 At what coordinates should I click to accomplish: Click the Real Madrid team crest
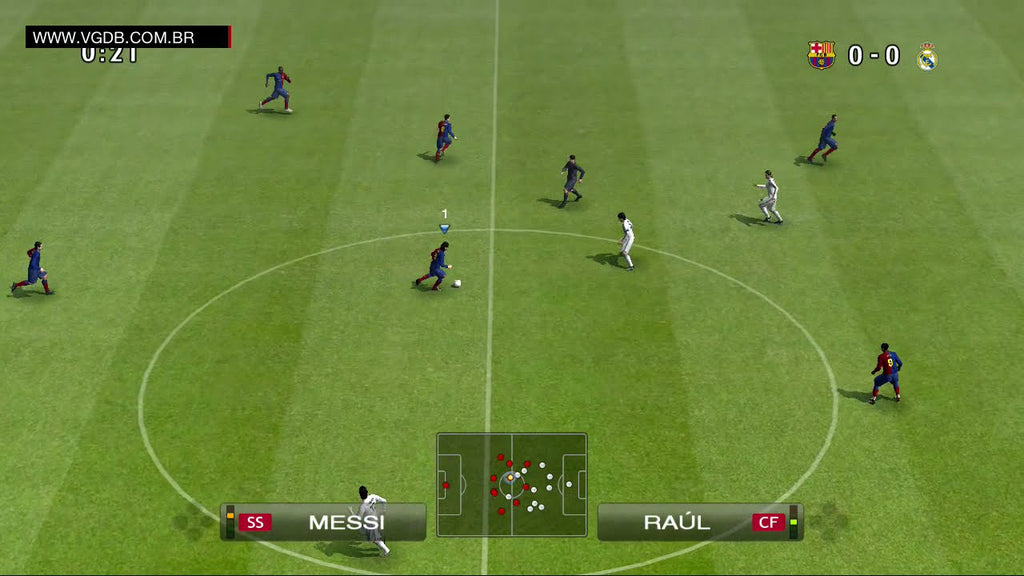tap(927, 56)
